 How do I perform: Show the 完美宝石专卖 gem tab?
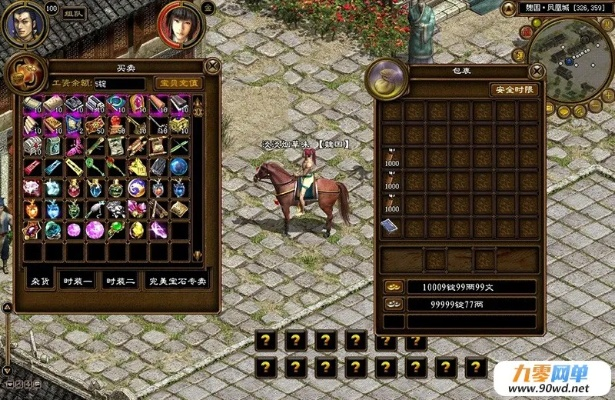pyautogui.click(x=178, y=282)
